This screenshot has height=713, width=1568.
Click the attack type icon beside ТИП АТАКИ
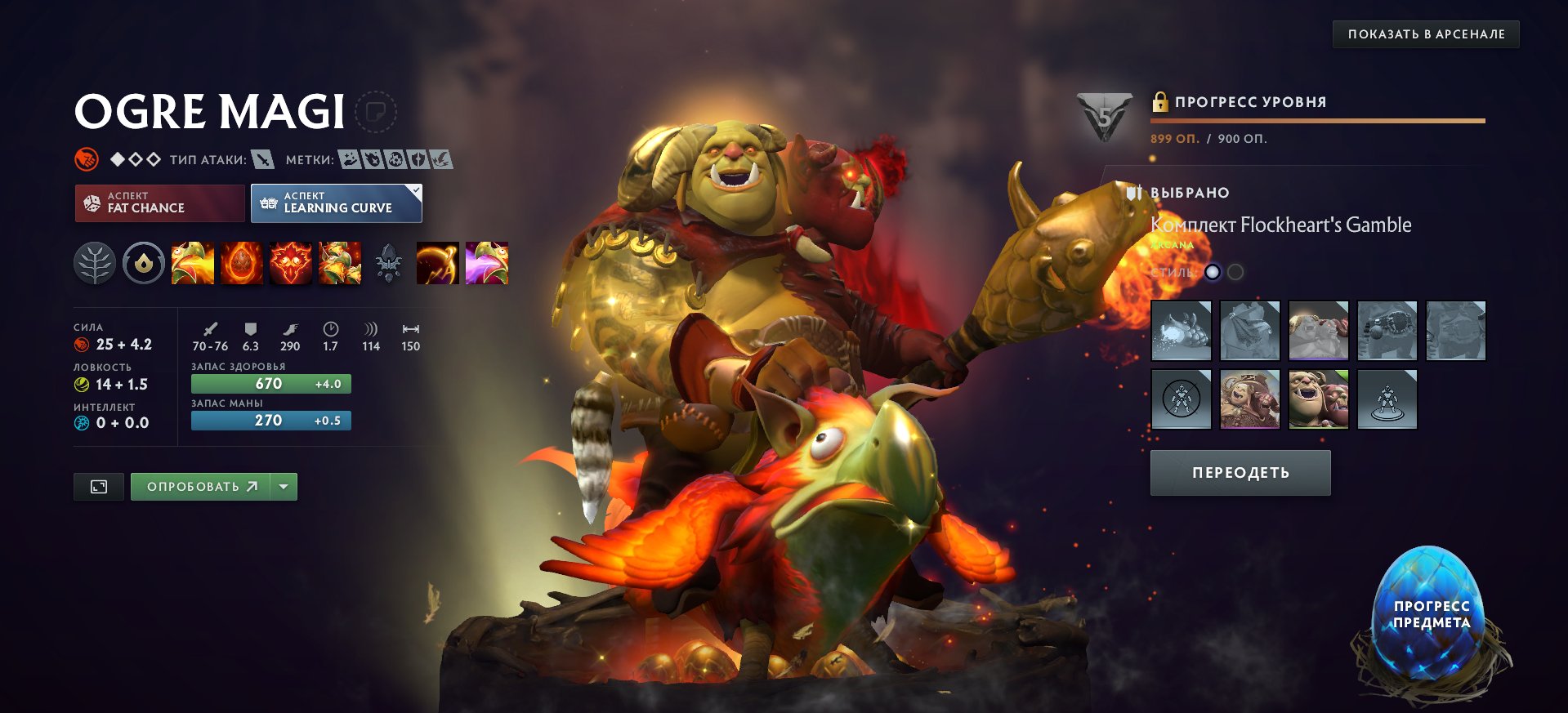click(x=263, y=160)
